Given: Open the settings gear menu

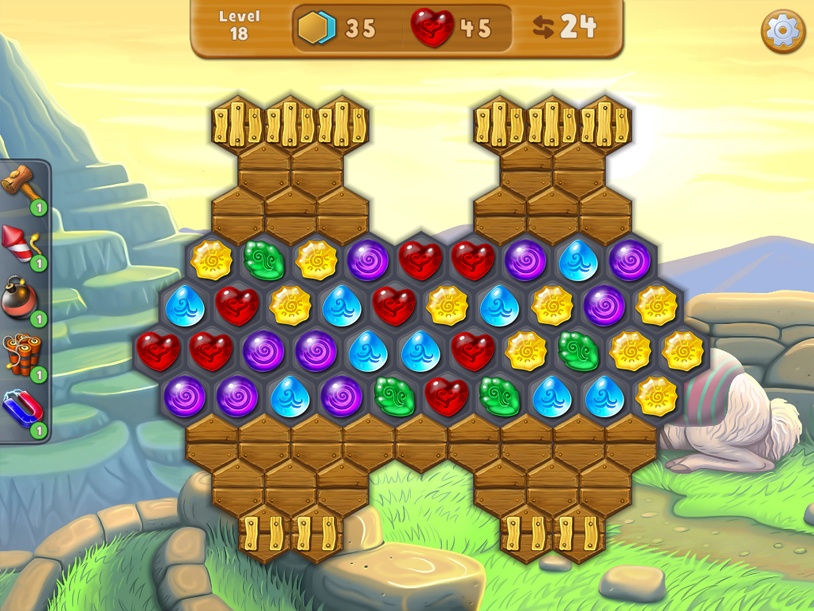Looking at the screenshot, I should click(783, 31).
